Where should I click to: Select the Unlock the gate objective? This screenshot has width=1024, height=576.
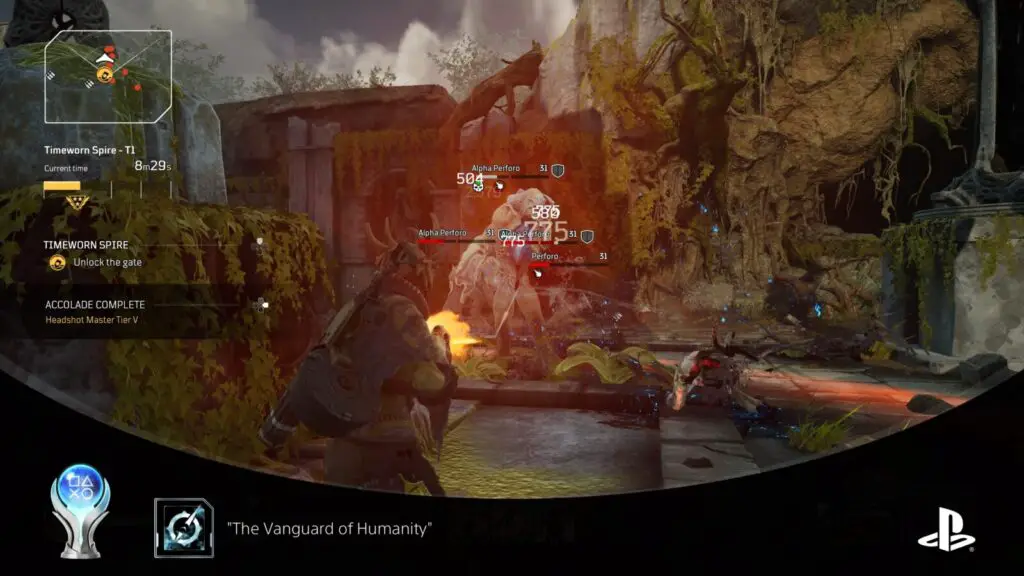107,262
